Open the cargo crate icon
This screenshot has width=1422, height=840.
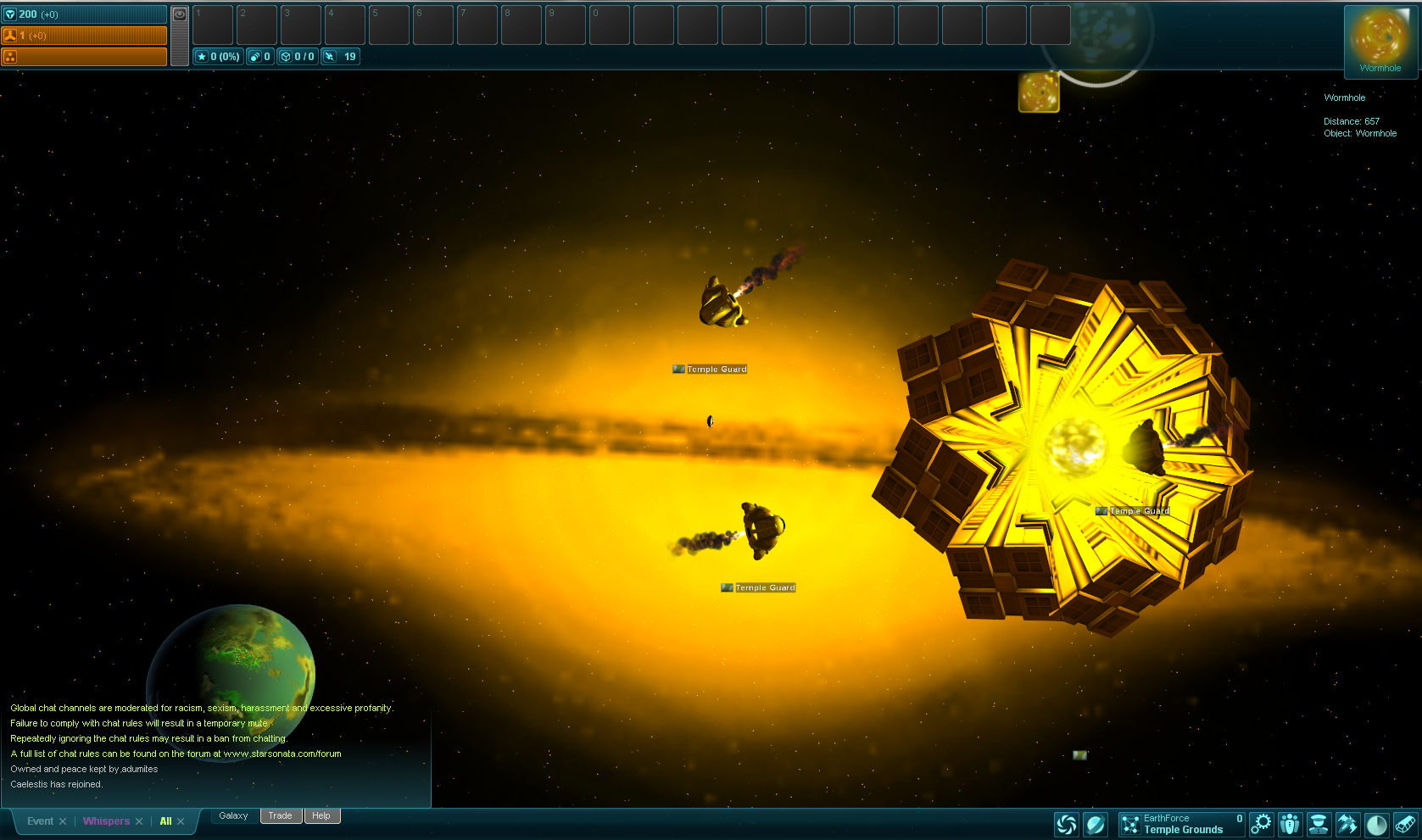pos(1405,824)
